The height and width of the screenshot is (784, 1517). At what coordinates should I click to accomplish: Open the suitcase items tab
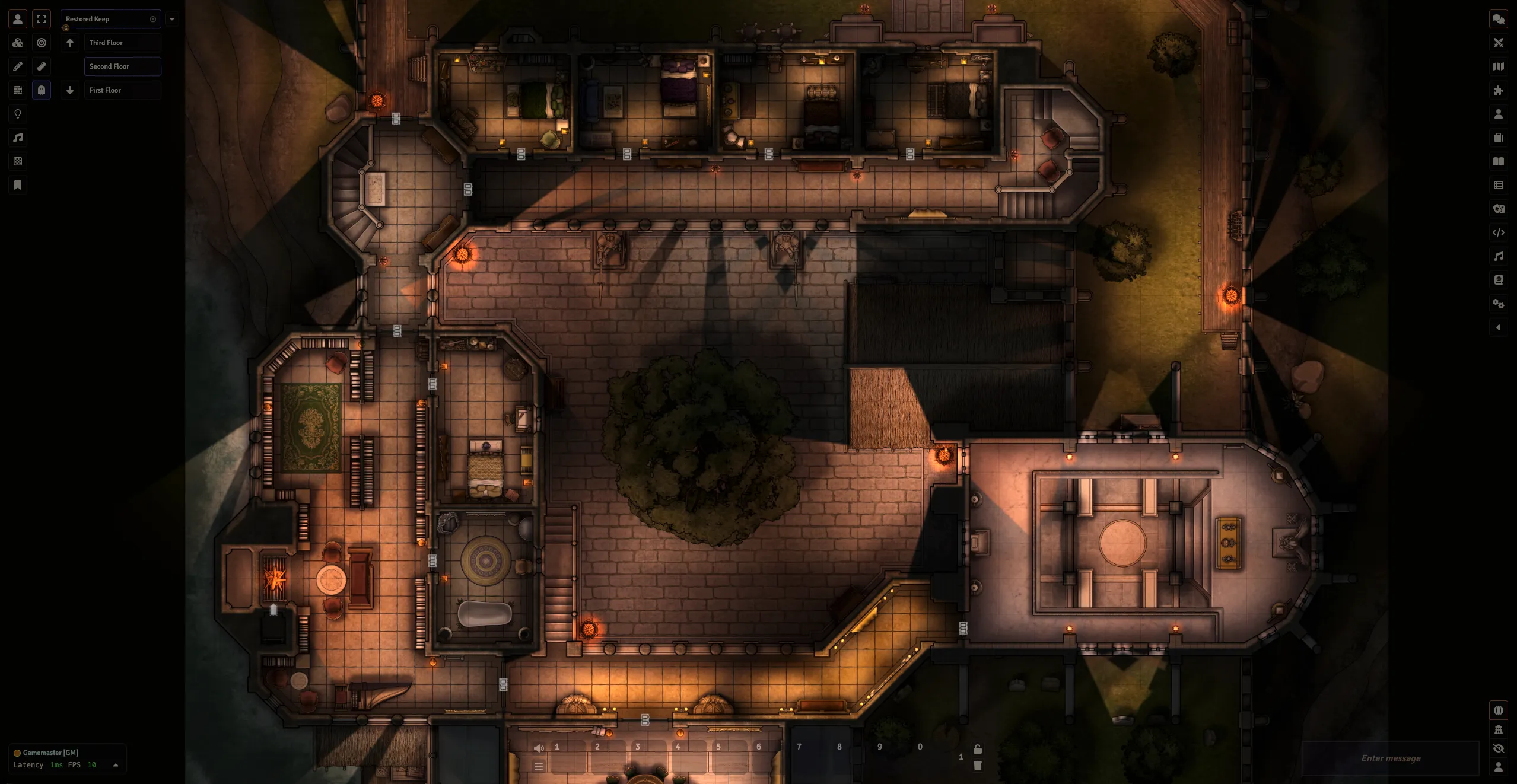click(x=1499, y=138)
